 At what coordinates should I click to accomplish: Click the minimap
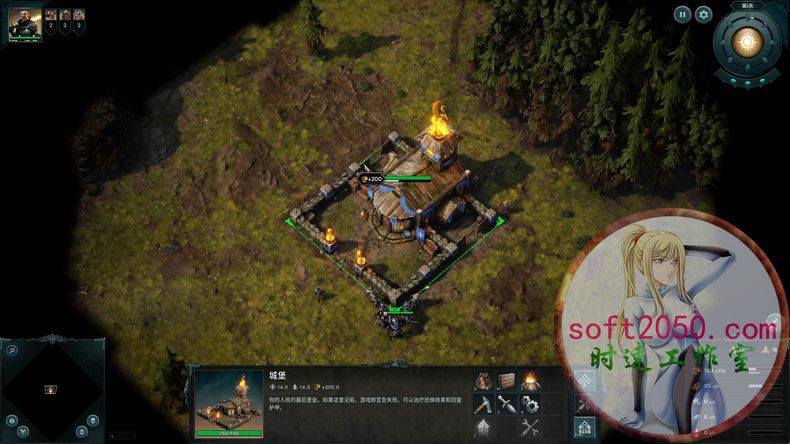click(51, 389)
